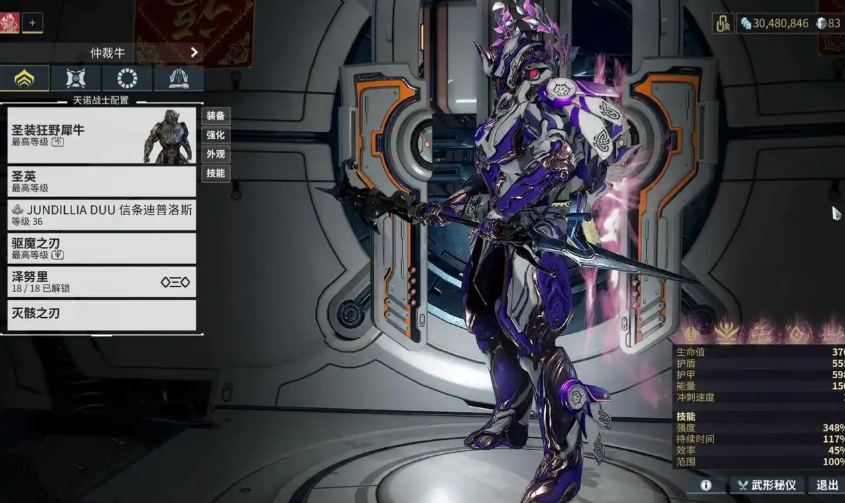Add a new loadout with the plus button
The image size is (845, 503).
32,22
